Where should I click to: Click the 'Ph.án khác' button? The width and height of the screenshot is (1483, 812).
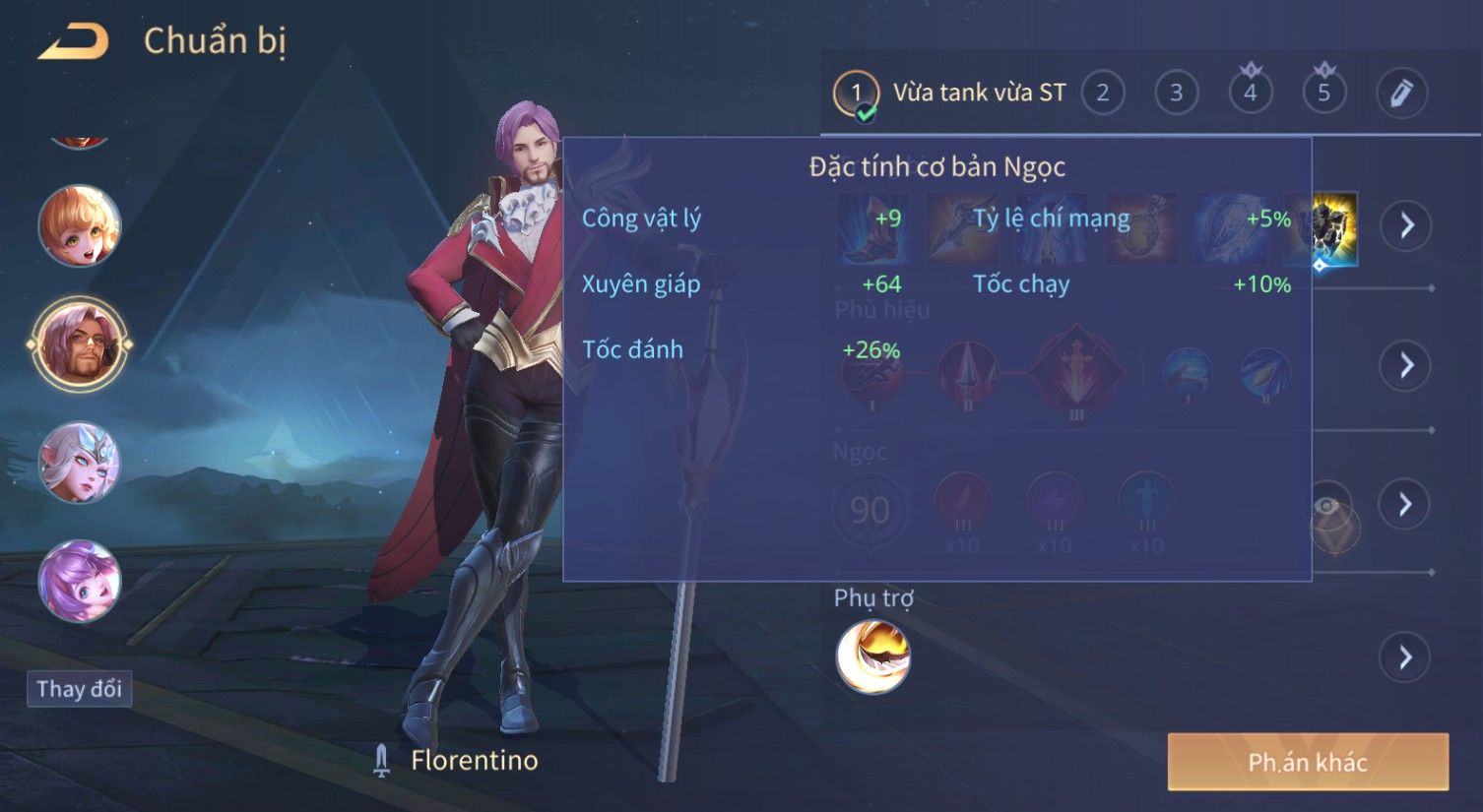(x=1308, y=762)
